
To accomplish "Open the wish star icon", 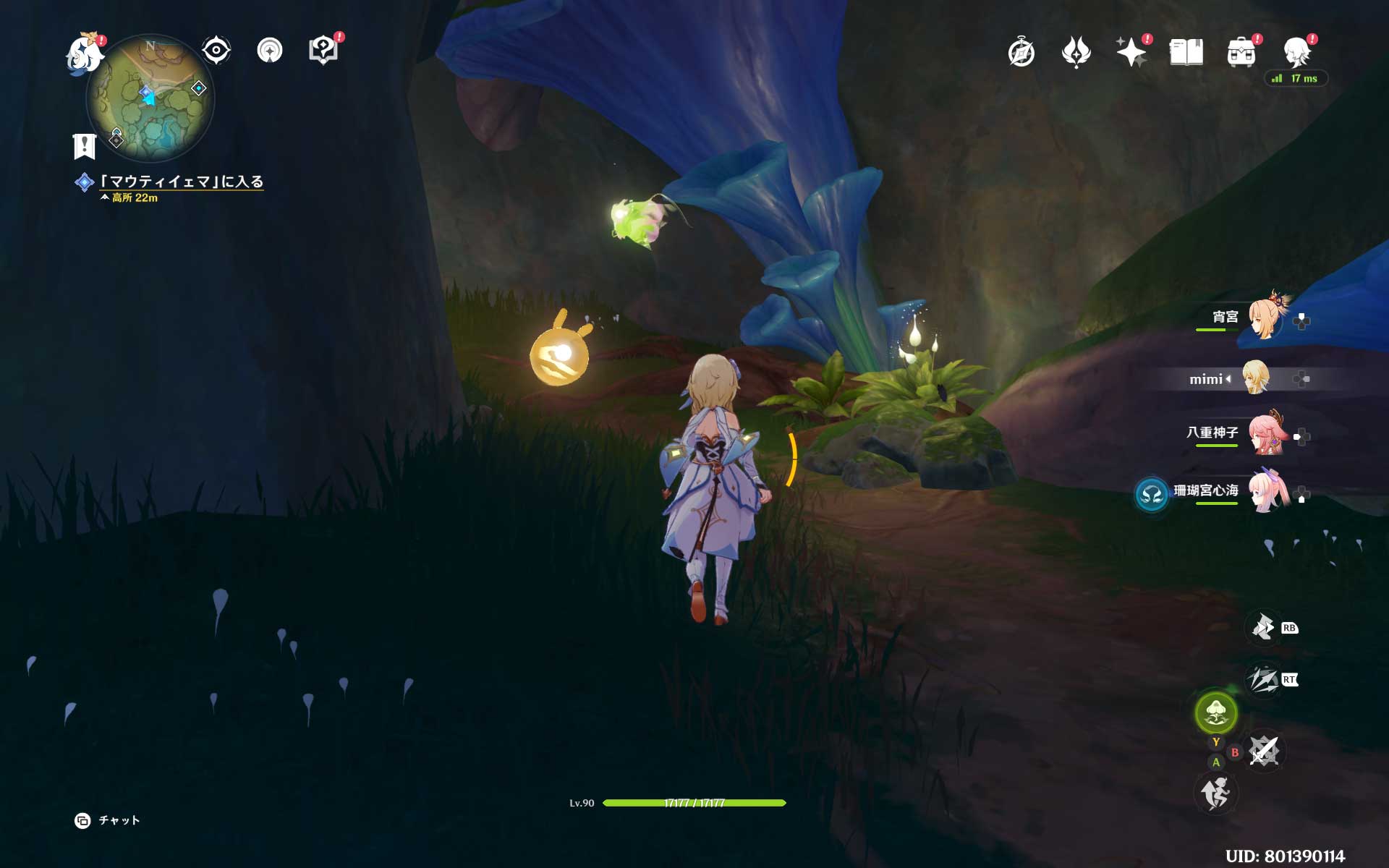I will pyautogui.click(x=1131, y=52).
